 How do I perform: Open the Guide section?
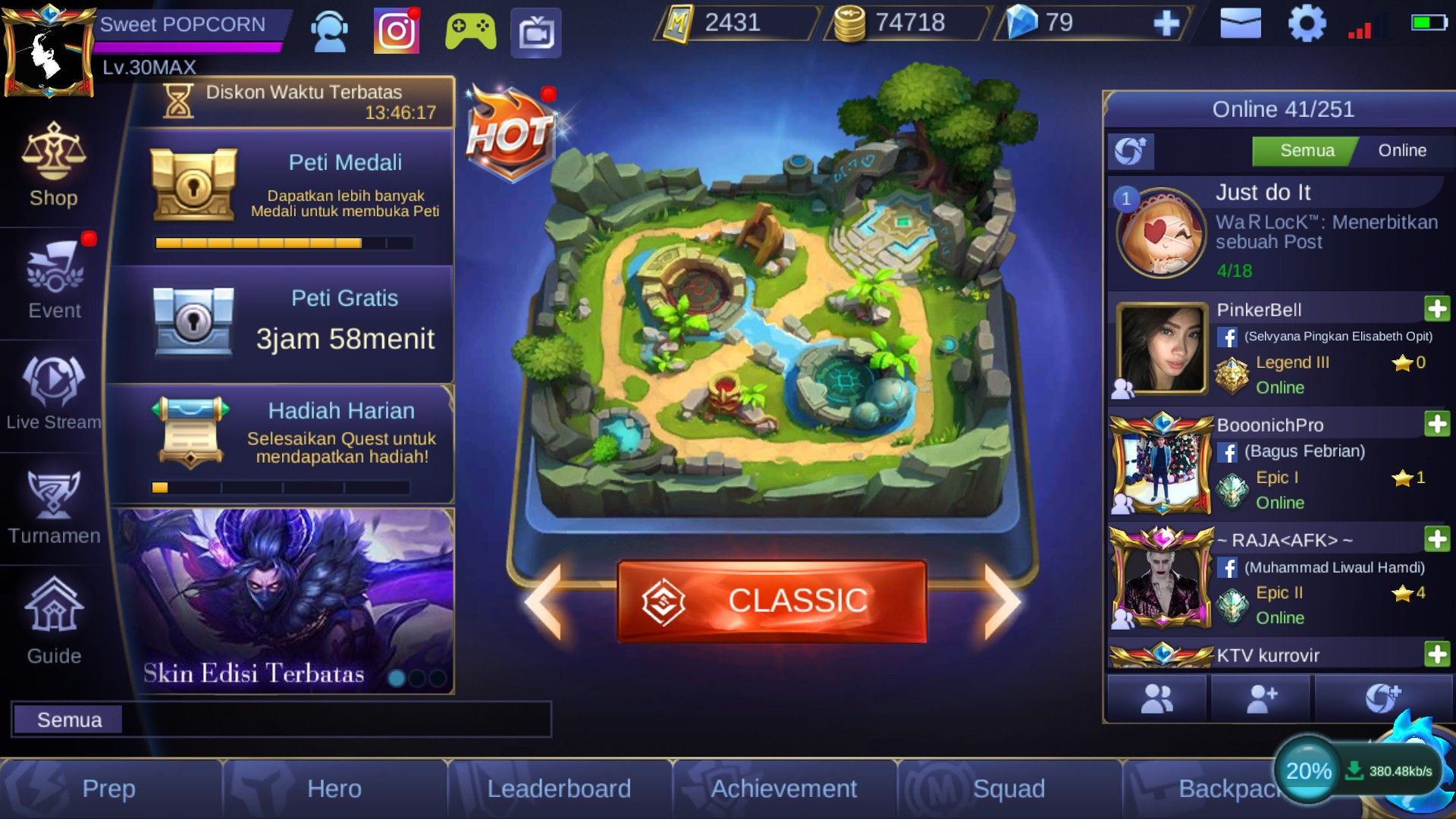[x=52, y=622]
